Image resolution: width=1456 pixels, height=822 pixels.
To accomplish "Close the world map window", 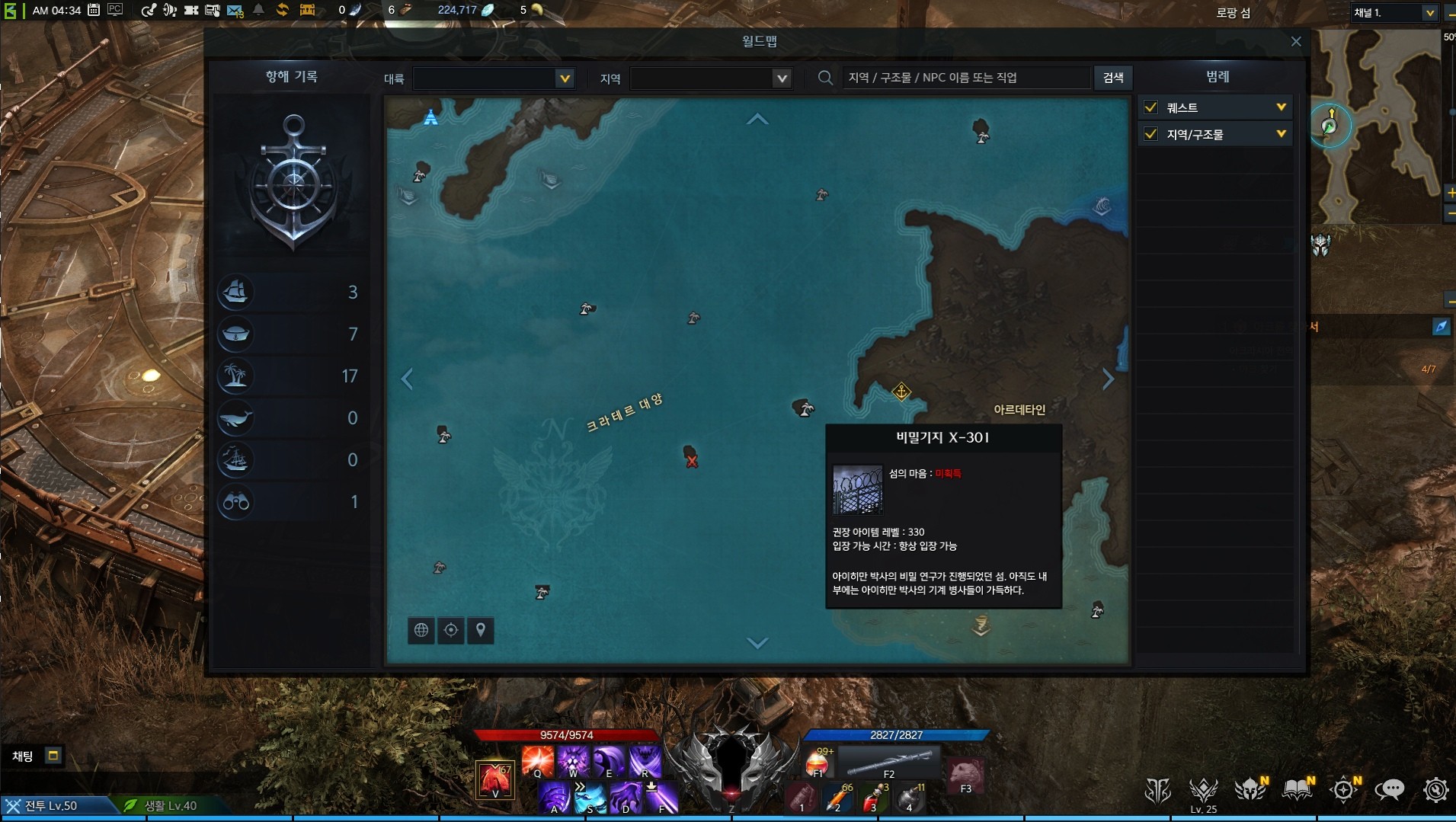I will point(1296,41).
